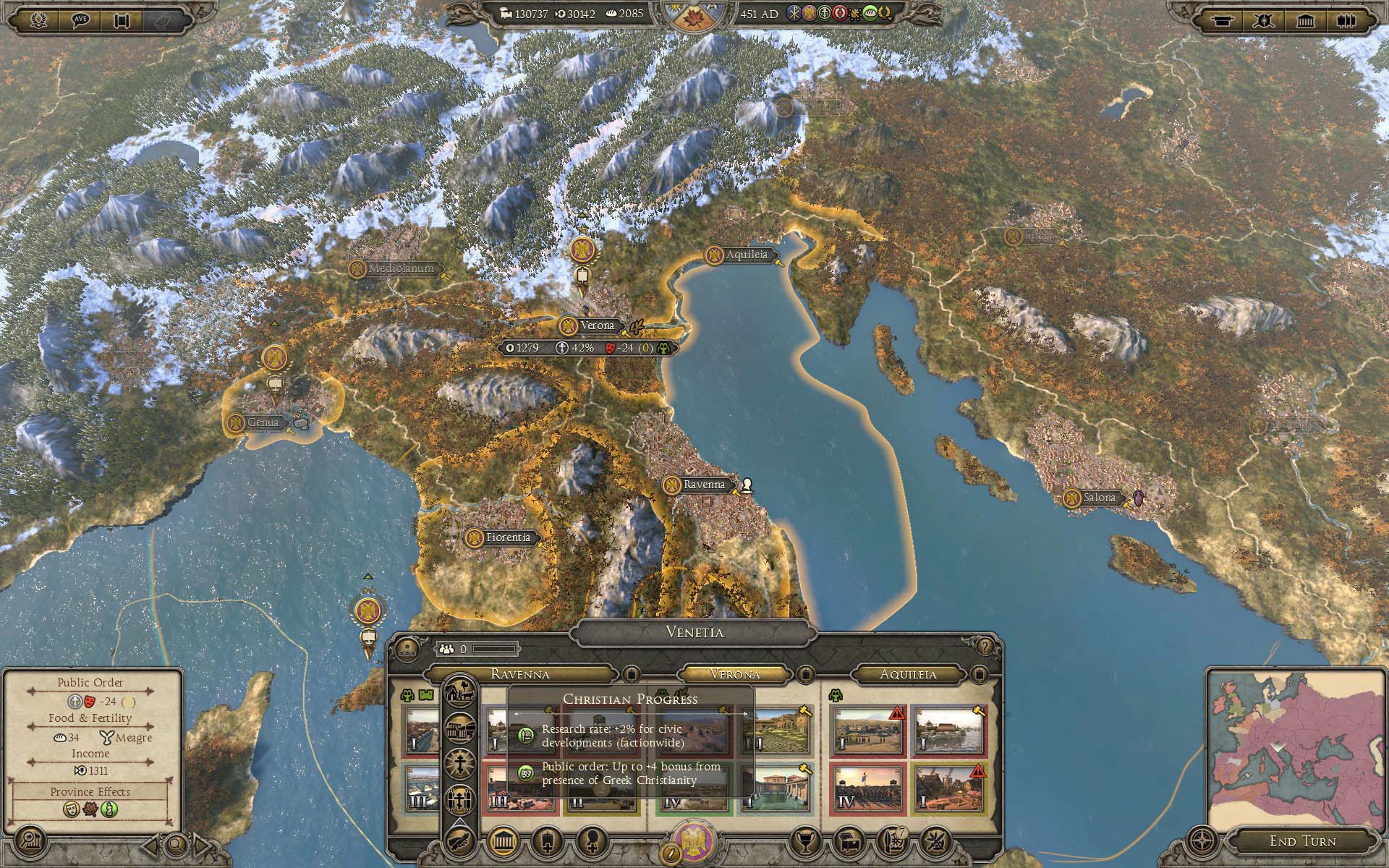Select the Aquileia level IV military building

[867, 787]
